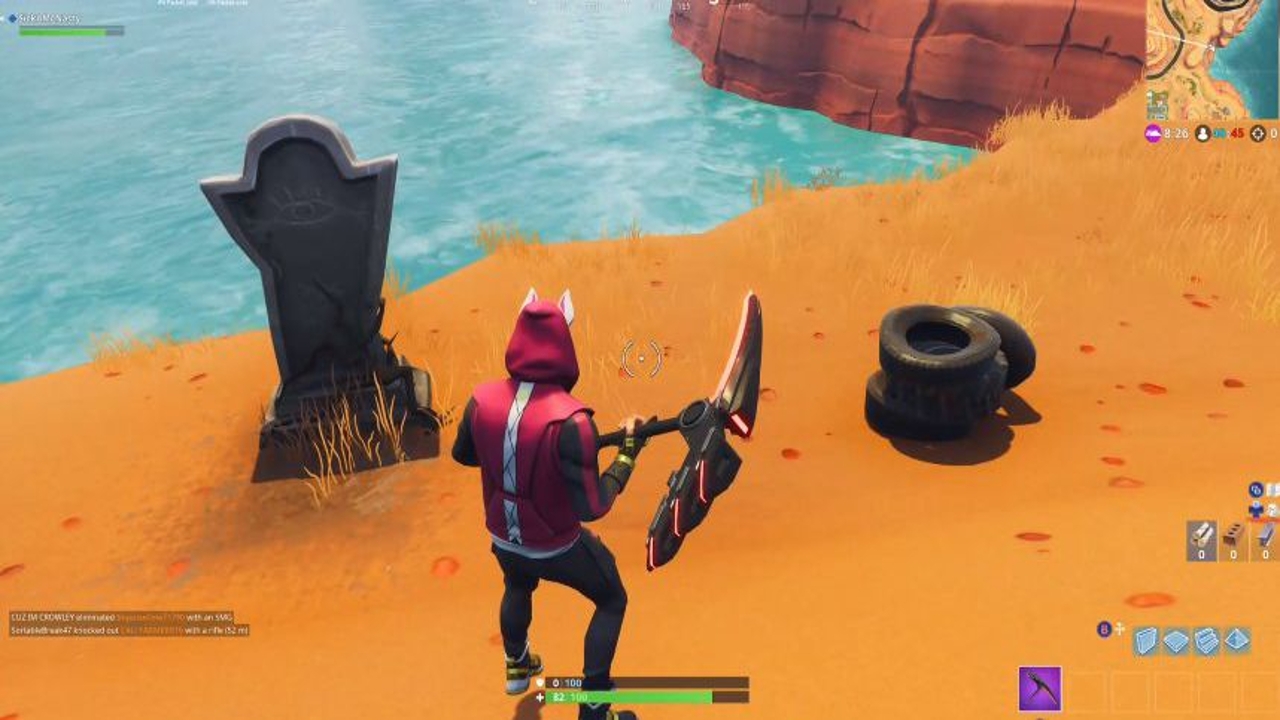Click the eliminations crosshair counter icon

1259,134
